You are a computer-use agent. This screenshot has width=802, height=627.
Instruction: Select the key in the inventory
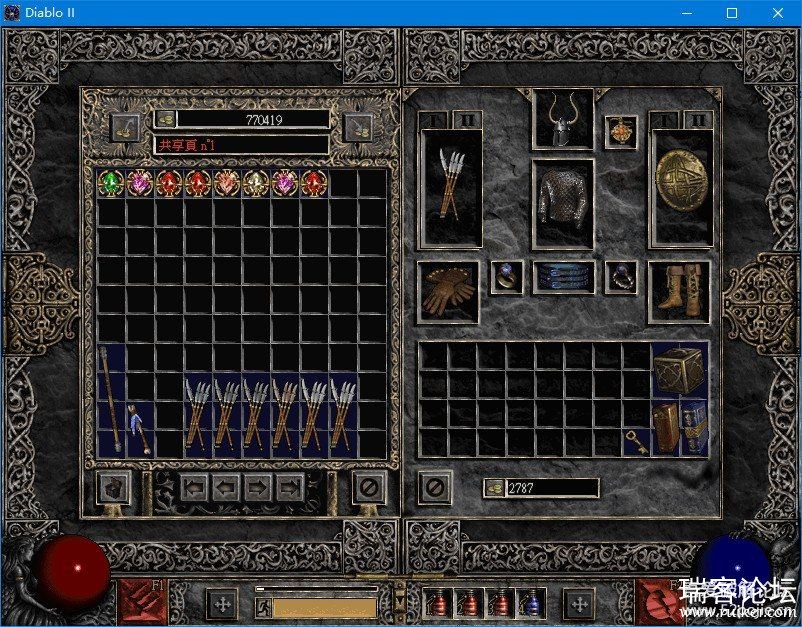636,442
